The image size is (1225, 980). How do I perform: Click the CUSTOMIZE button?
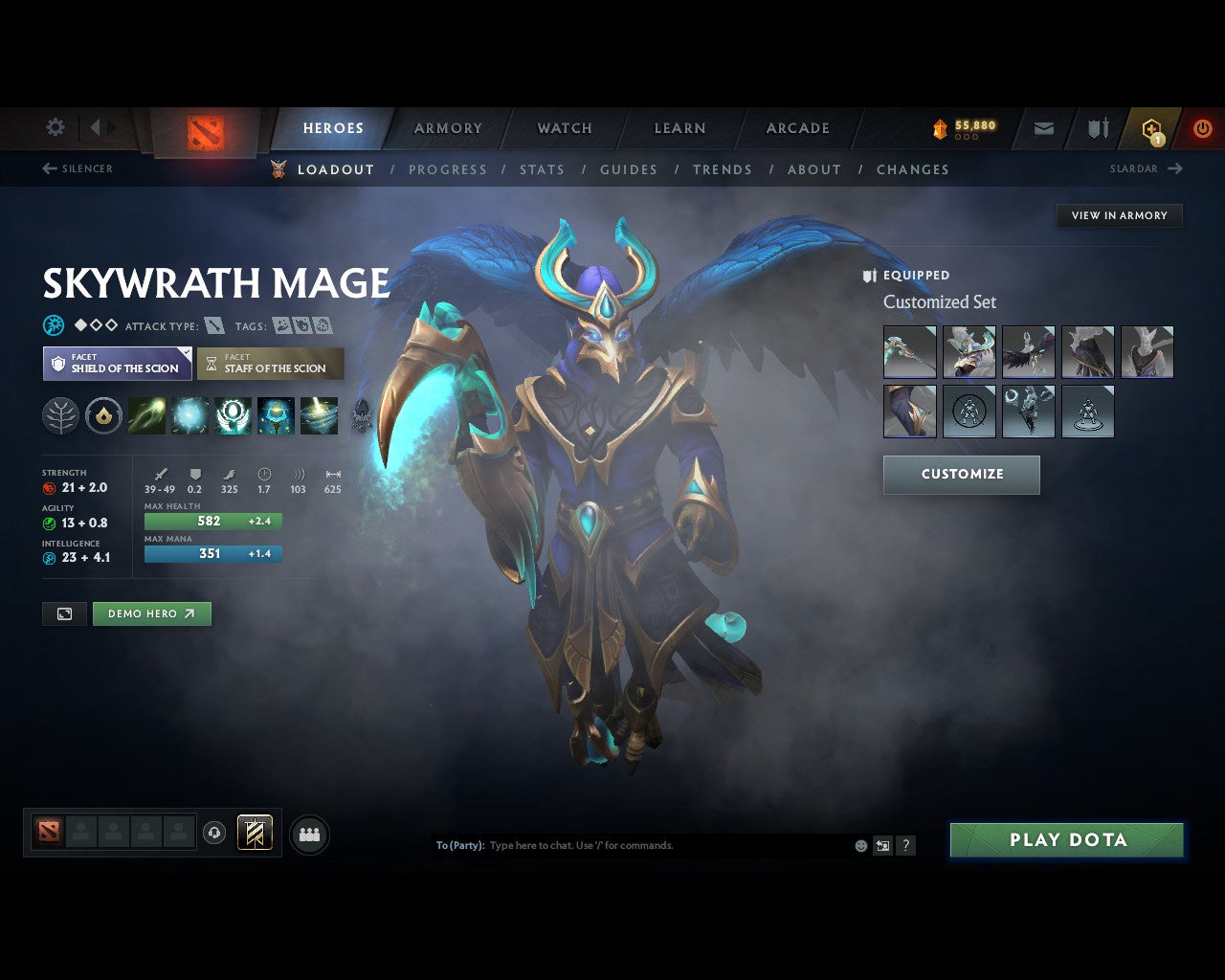(961, 475)
